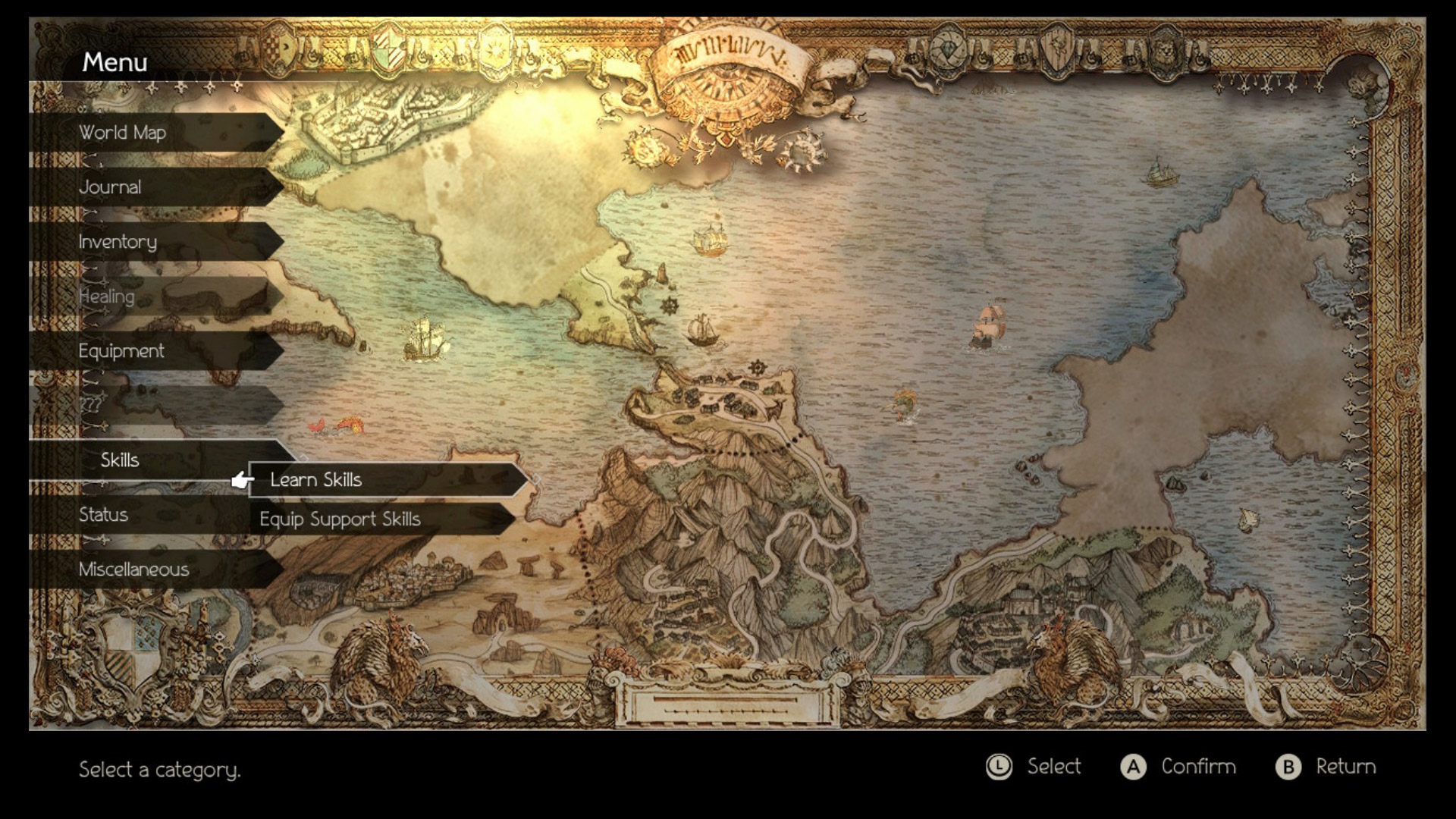1456x819 pixels.
Task: Click the pointing hand cursor next to Learn Skills
Action: tap(241, 480)
